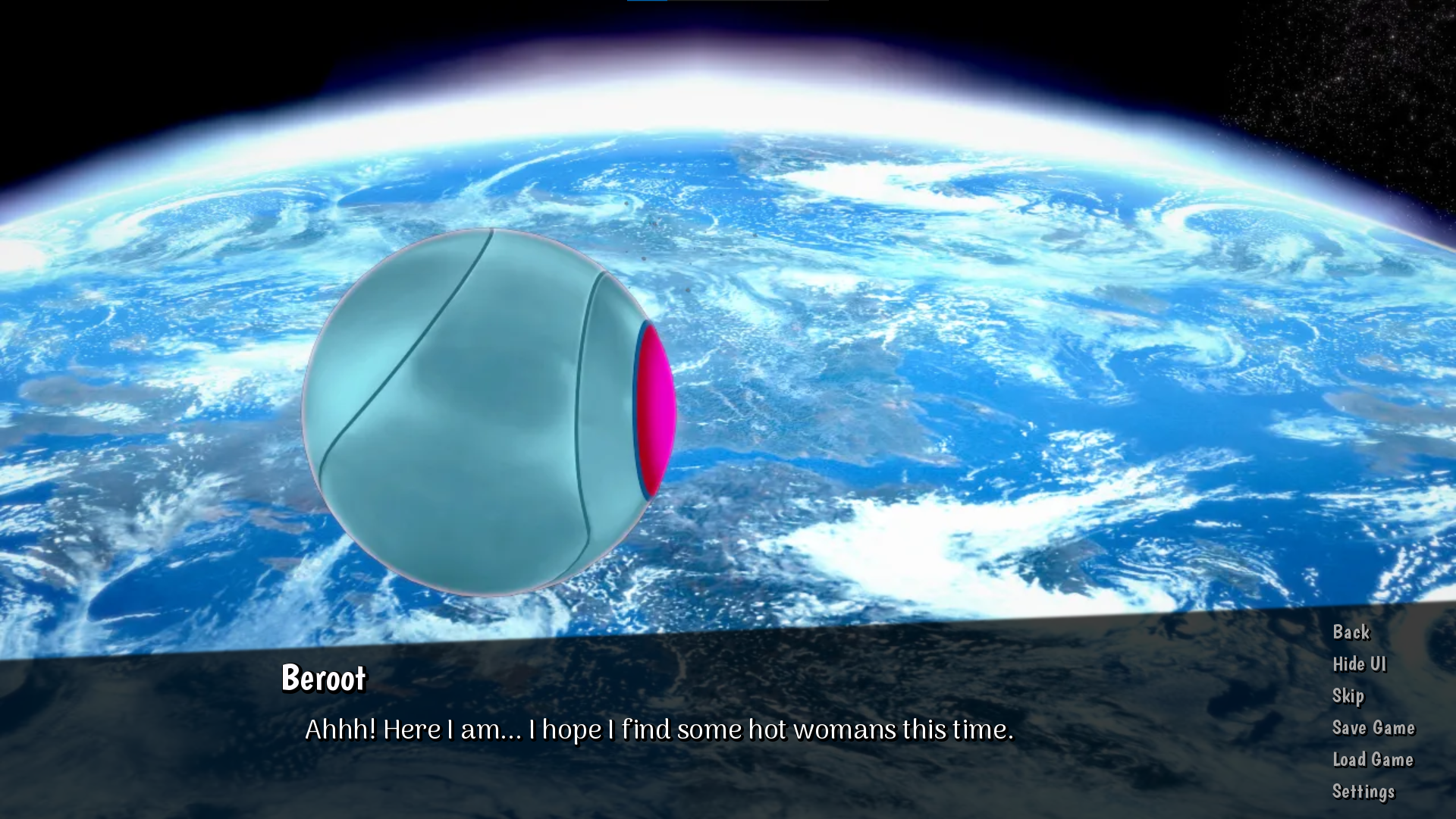Open the Load Game menu

[x=1373, y=759]
